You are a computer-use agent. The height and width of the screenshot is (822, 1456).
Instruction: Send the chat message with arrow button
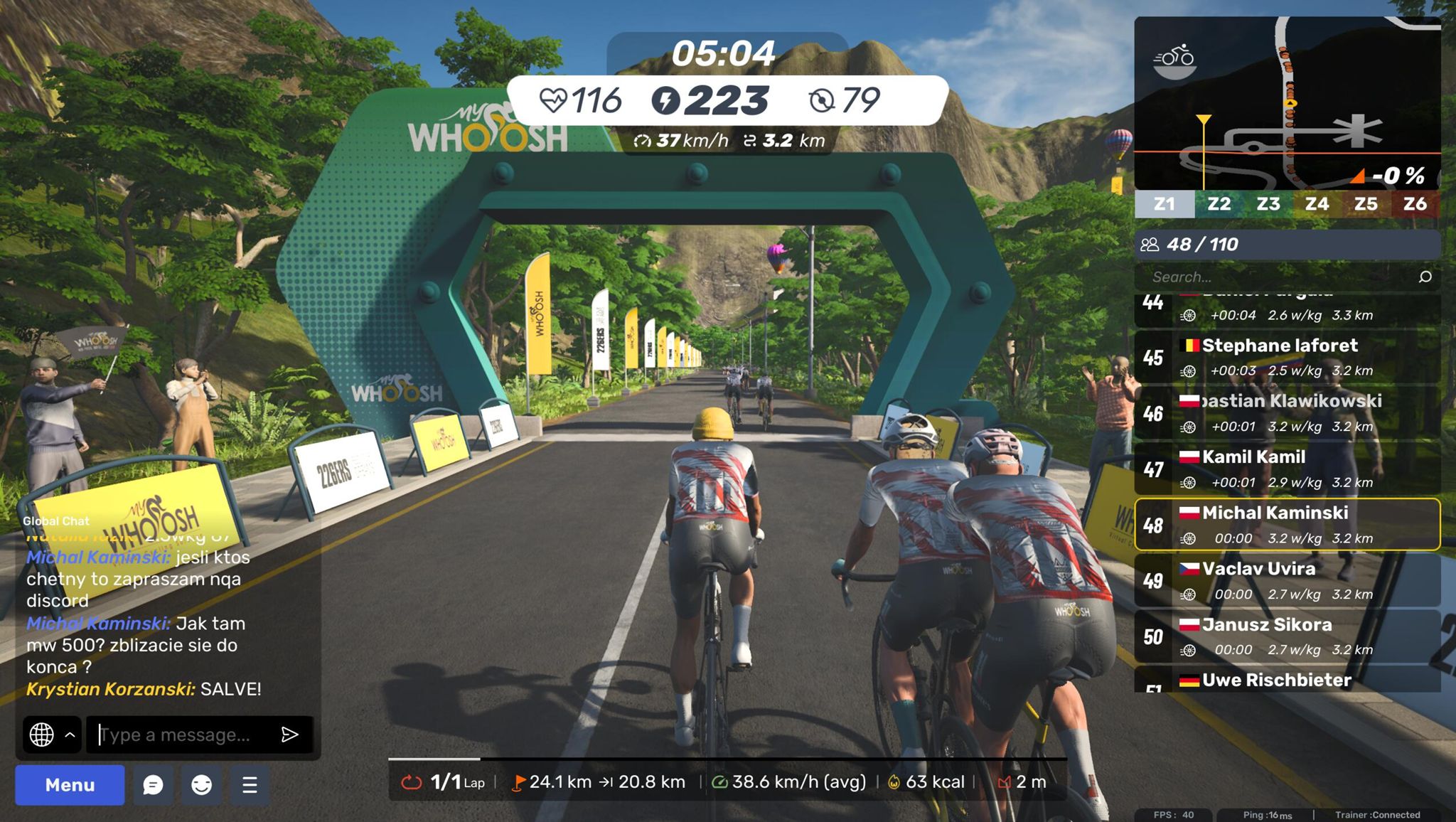pyautogui.click(x=290, y=735)
